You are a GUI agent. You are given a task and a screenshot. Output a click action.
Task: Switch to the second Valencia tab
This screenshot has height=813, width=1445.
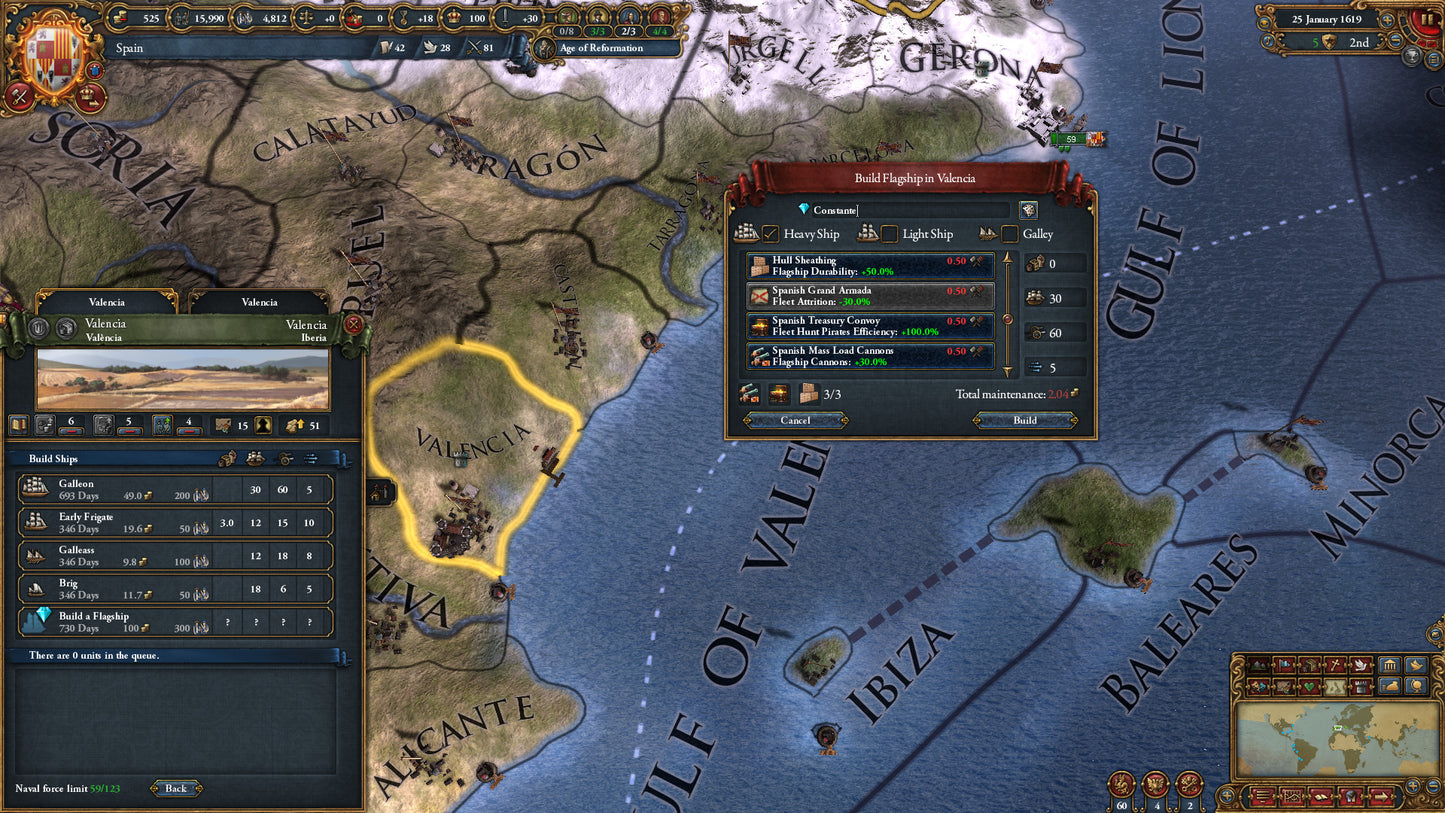pos(259,302)
